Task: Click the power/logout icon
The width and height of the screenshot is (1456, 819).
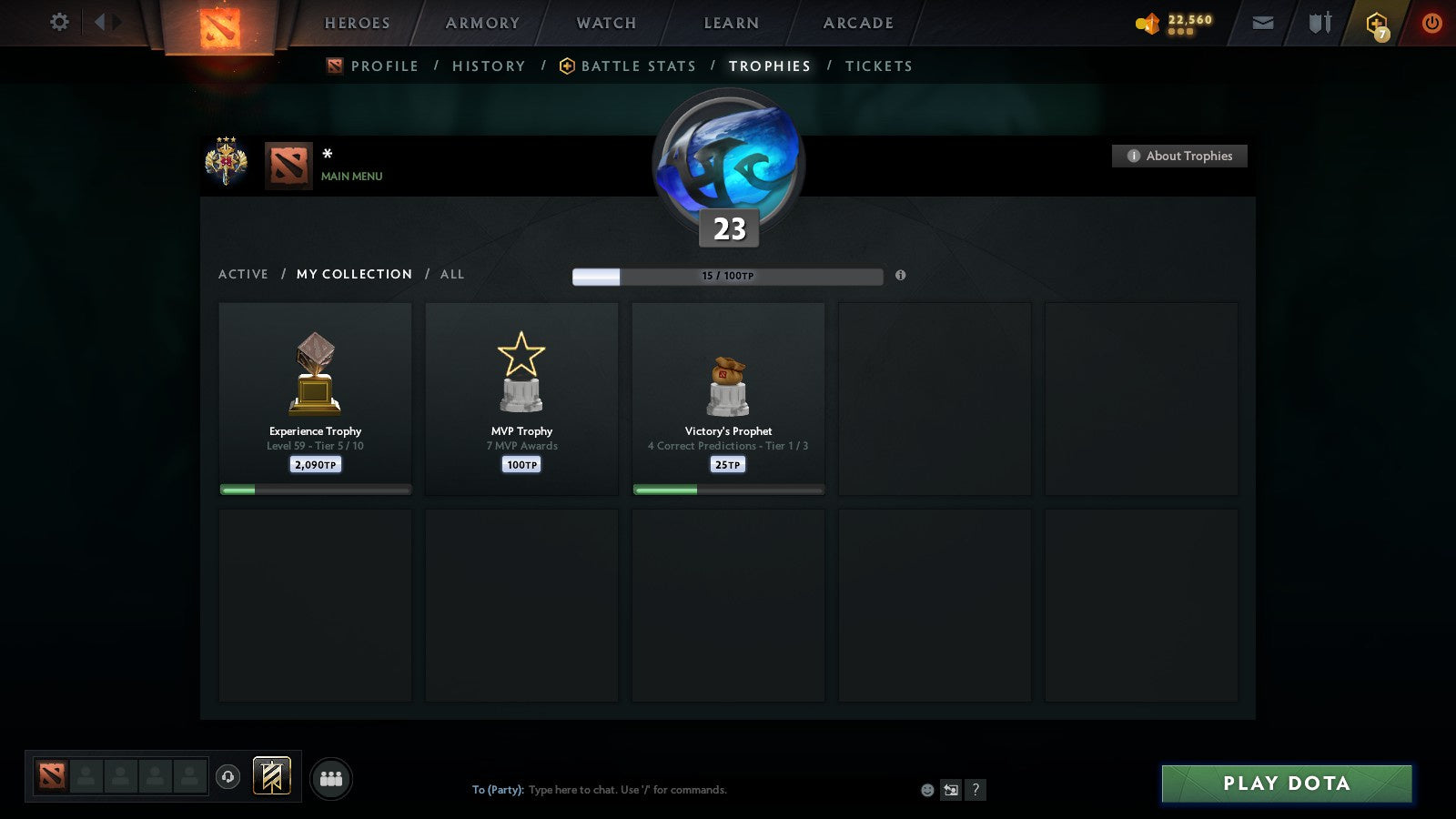Action: click(x=1431, y=23)
